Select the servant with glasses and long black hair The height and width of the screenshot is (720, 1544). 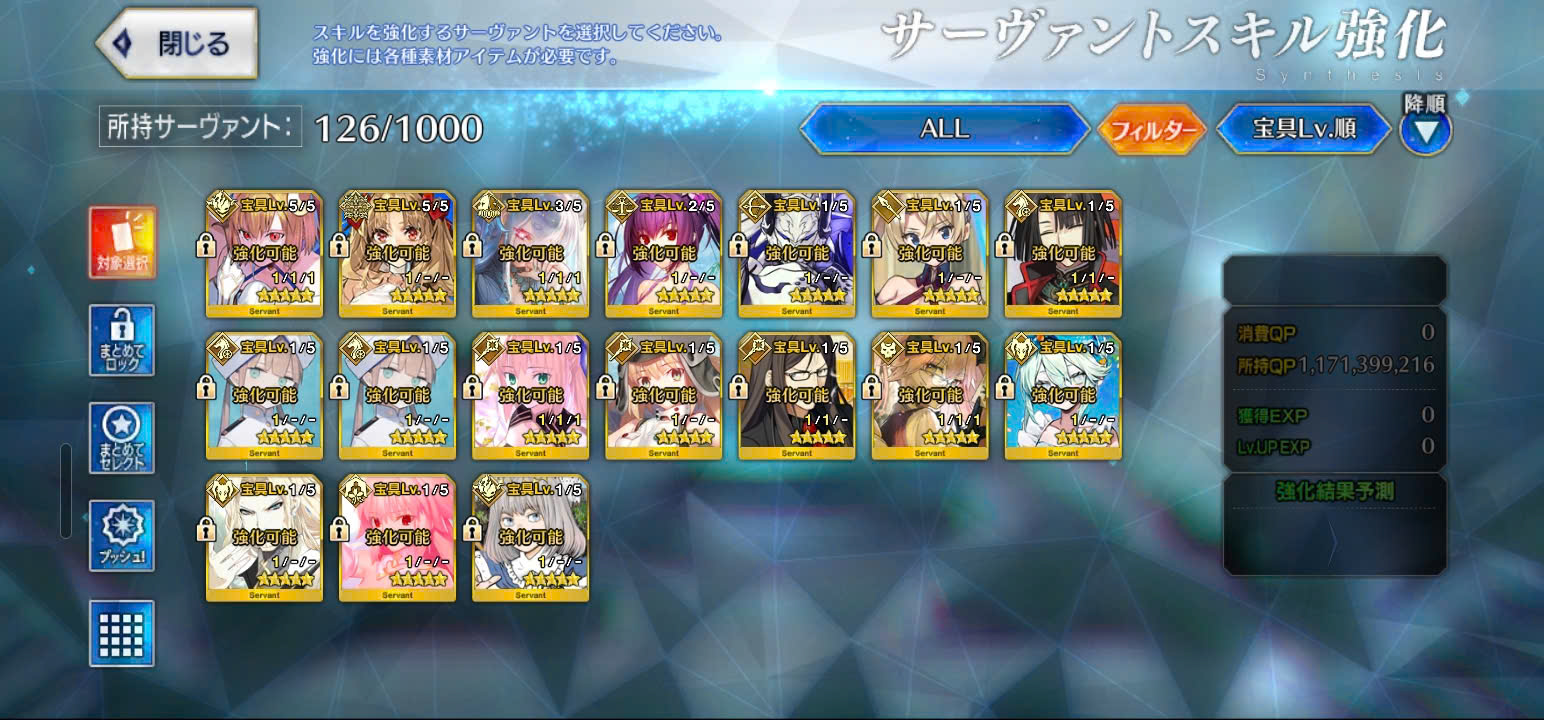click(x=796, y=397)
